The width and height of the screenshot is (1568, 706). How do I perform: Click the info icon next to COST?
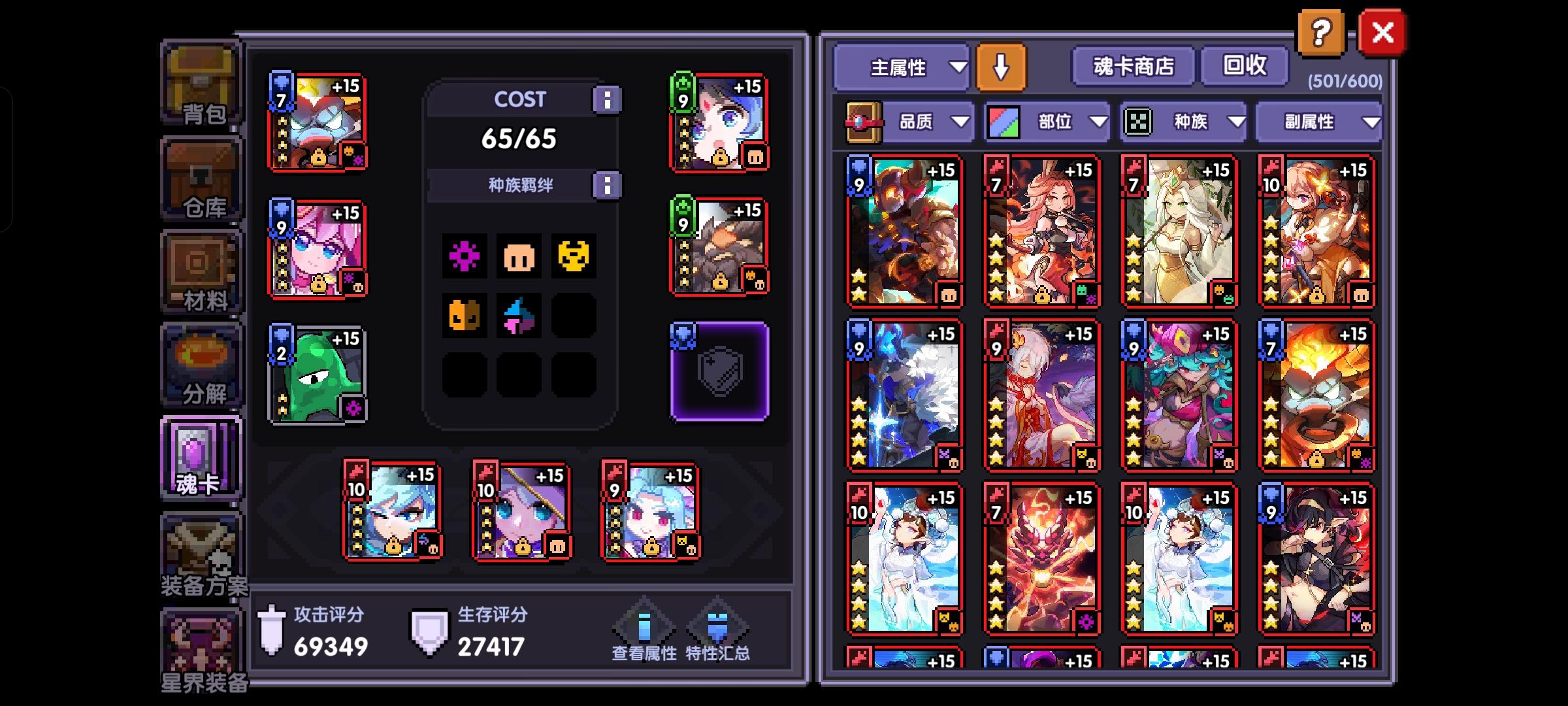coord(608,99)
